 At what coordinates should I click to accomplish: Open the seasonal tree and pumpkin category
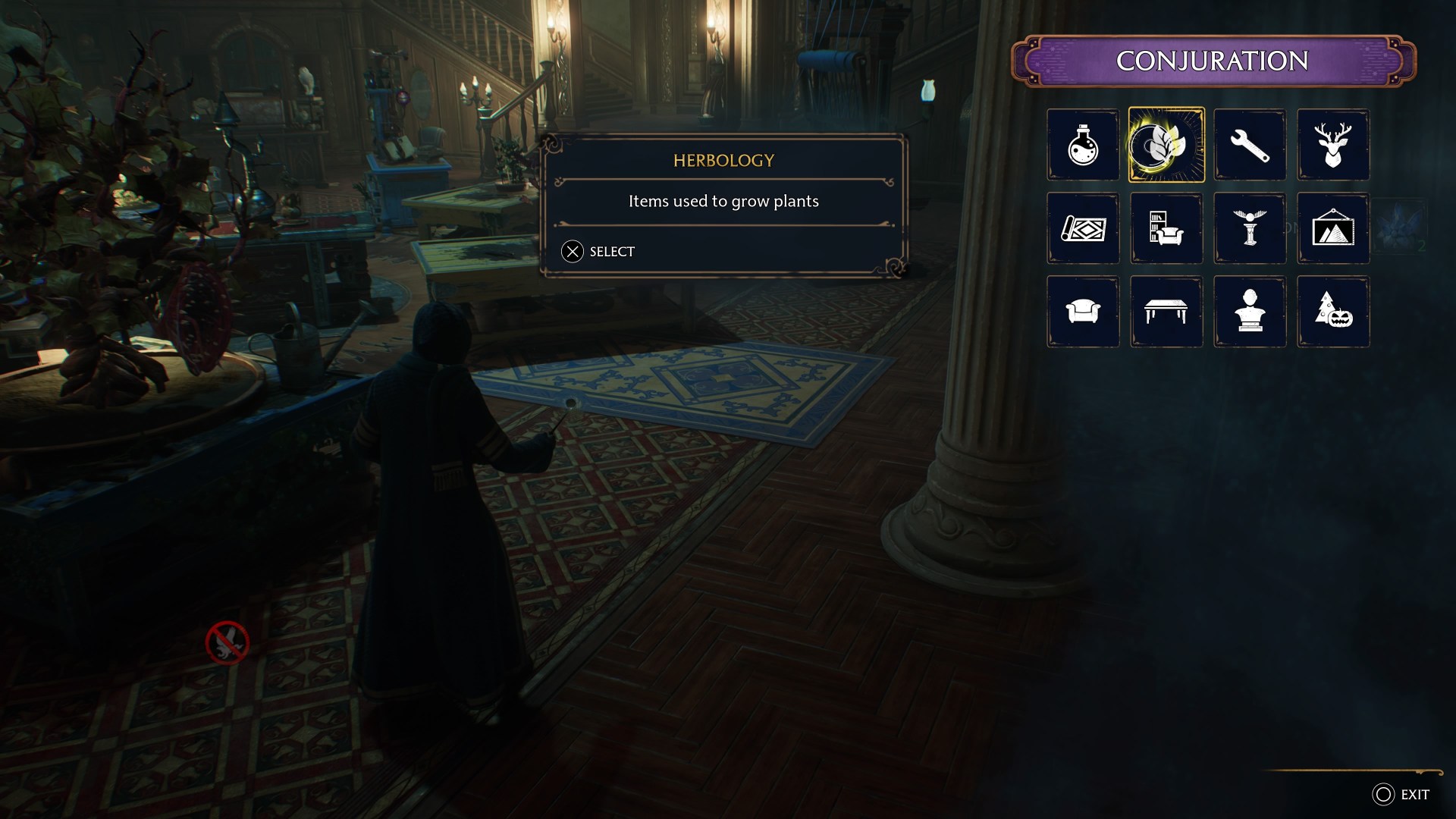click(1333, 312)
